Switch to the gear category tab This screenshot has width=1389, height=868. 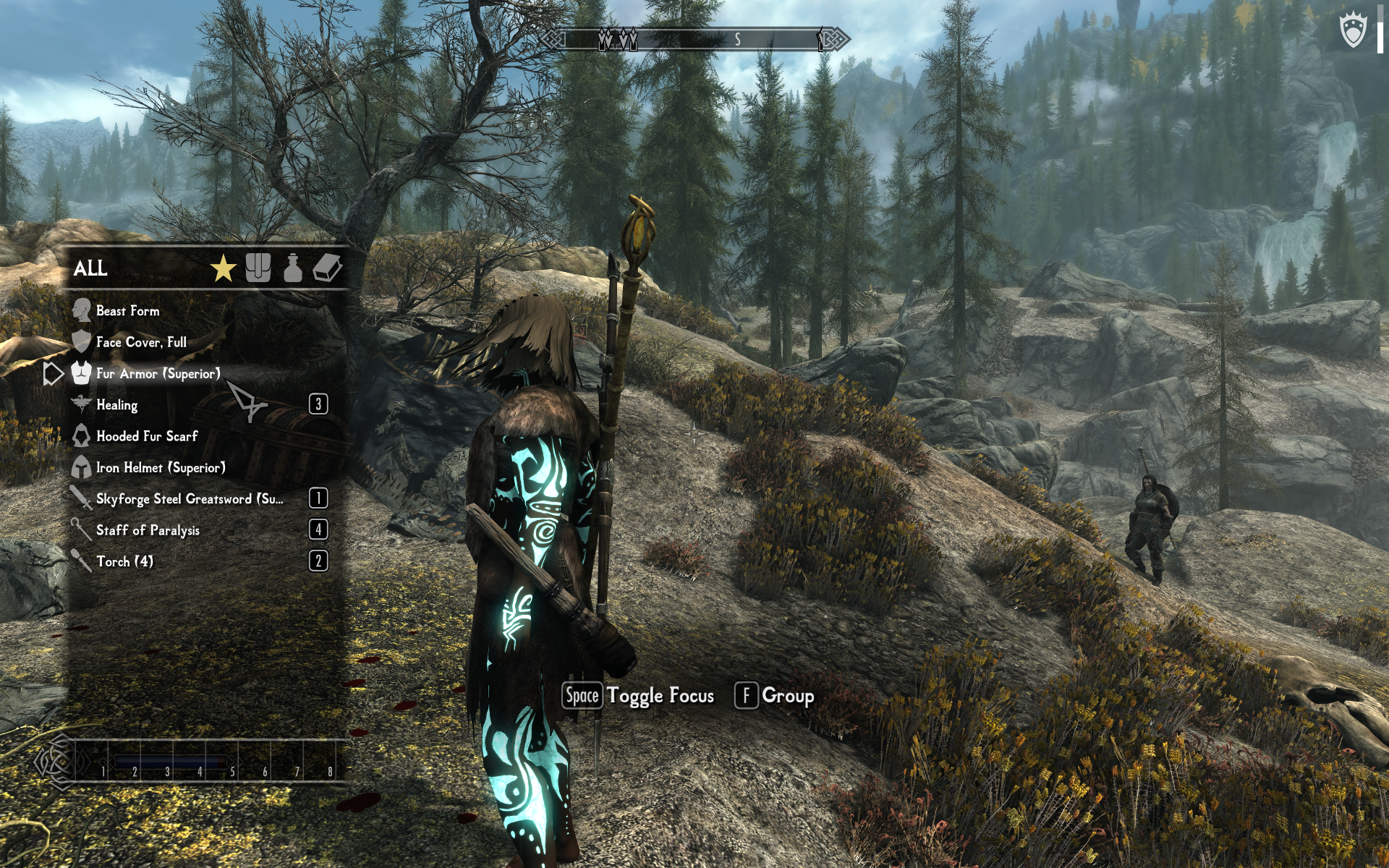[258, 268]
